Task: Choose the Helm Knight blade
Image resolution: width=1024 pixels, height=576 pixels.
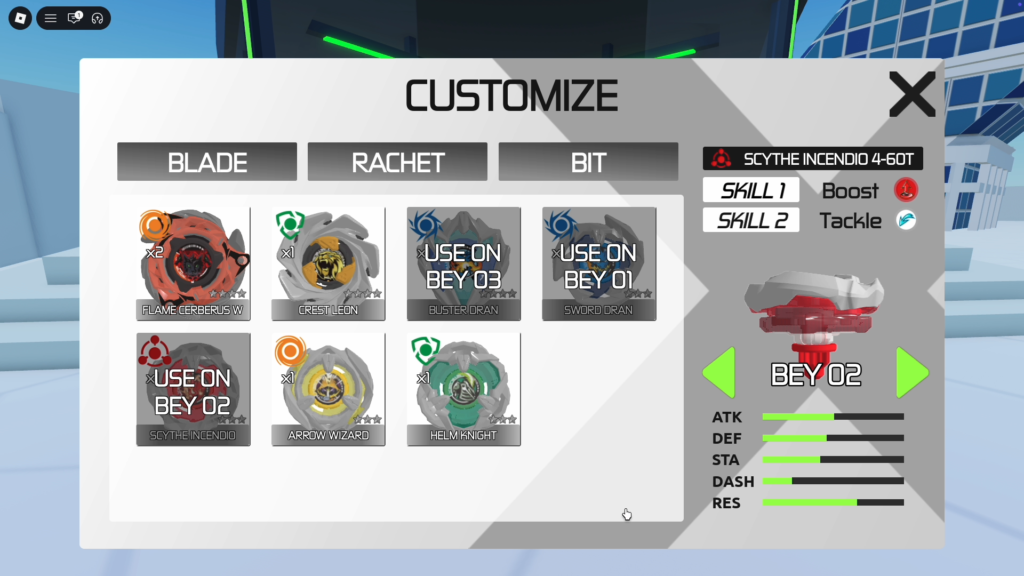Action: point(464,389)
